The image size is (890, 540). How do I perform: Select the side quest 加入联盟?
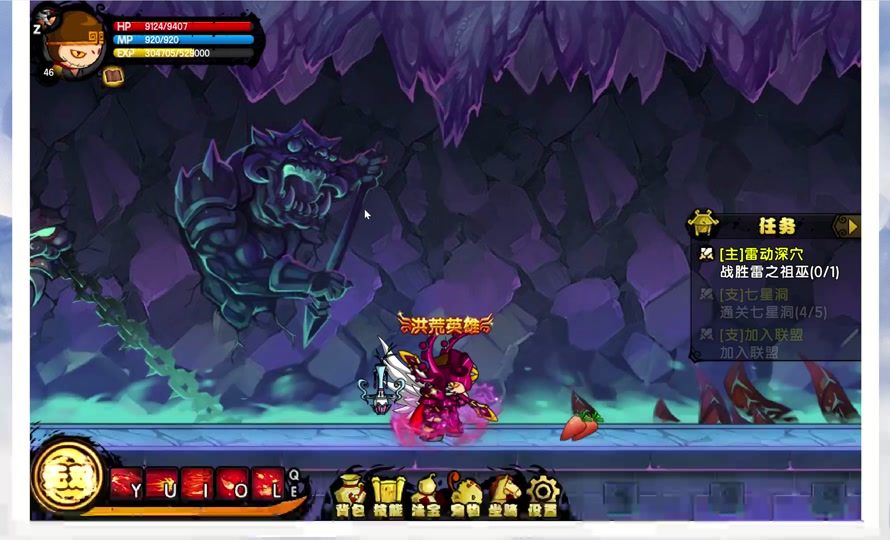click(x=760, y=334)
